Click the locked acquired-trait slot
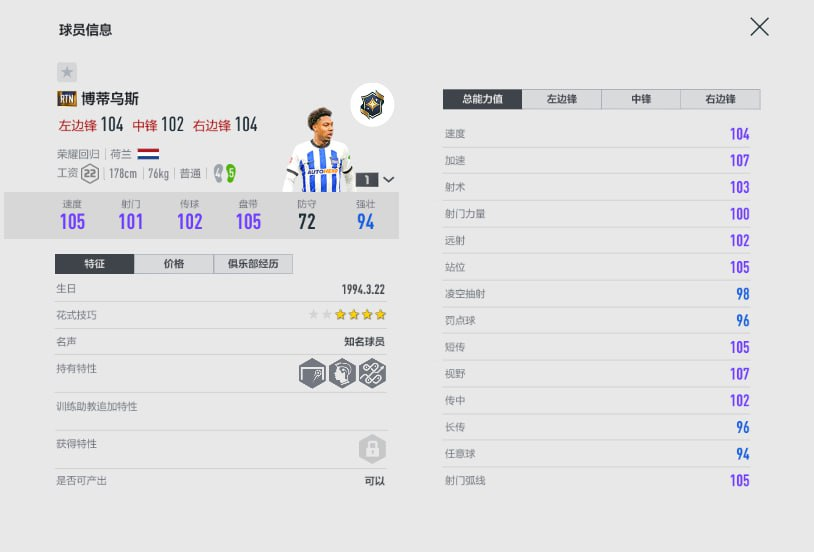The image size is (814, 552). tap(372, 449)
